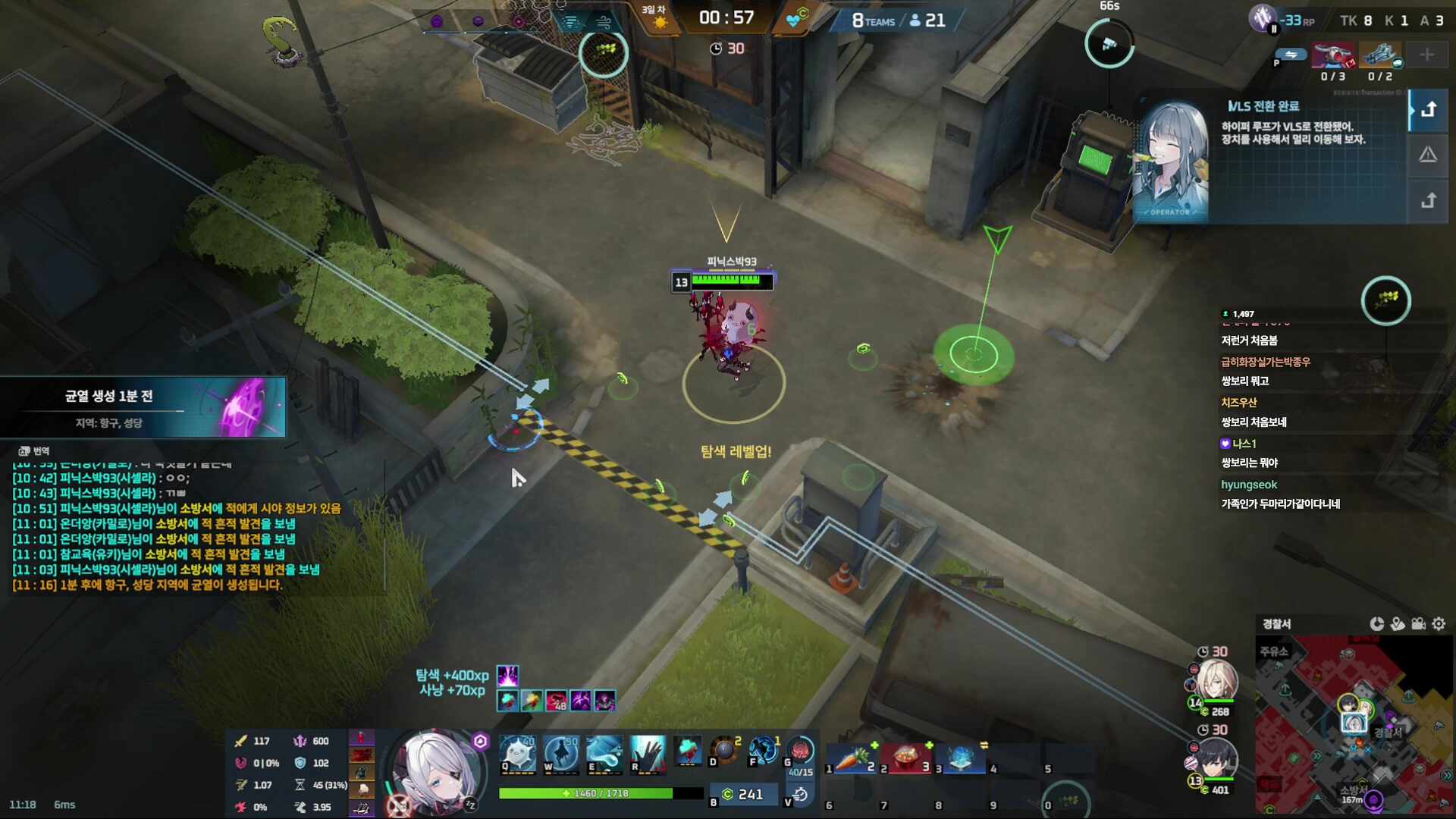1456x819 pixels.
Task: Click the swap arrows button beside the target items
Action: point(1291,55)
